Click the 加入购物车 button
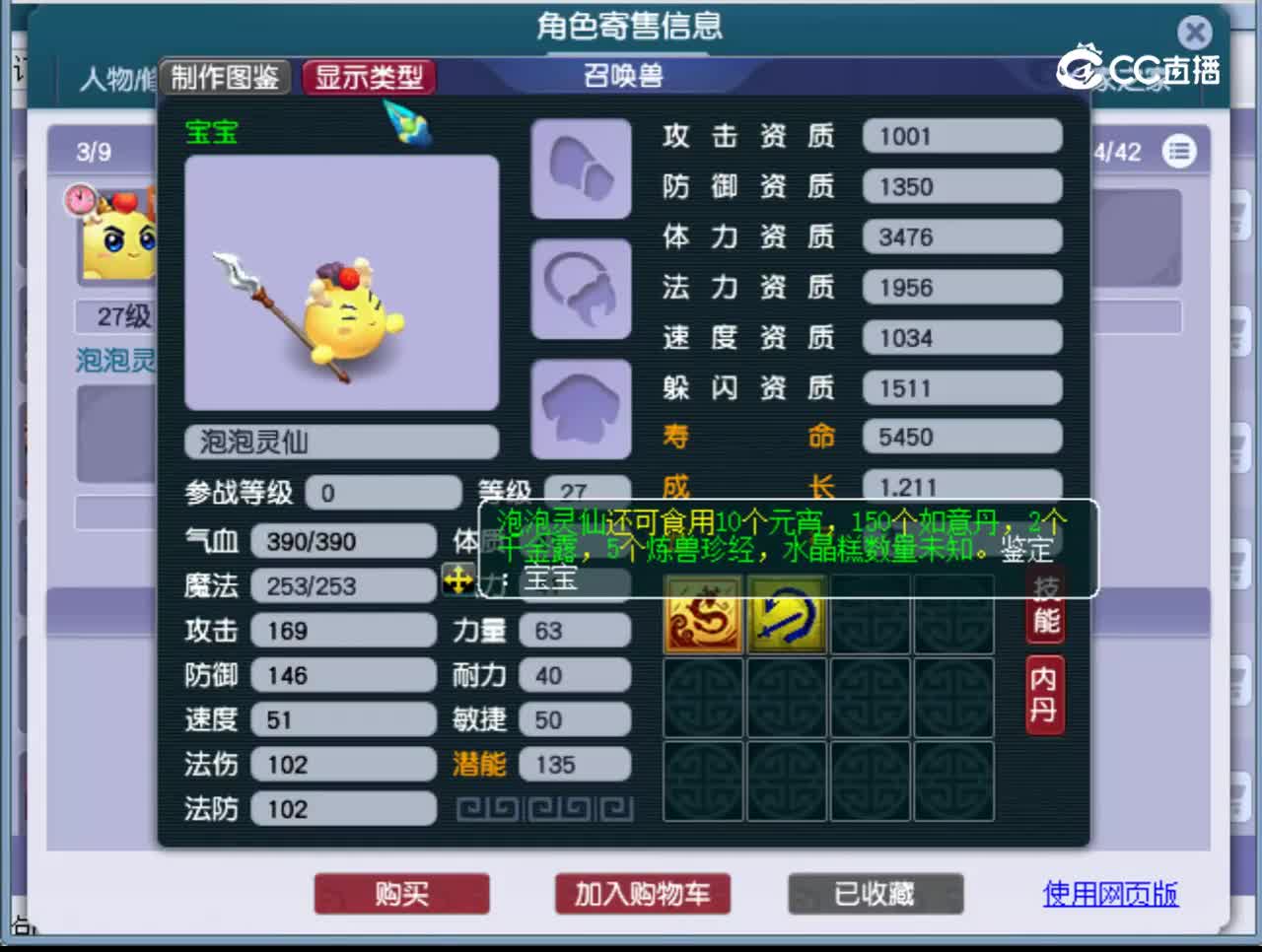 (x=642, y=895)
